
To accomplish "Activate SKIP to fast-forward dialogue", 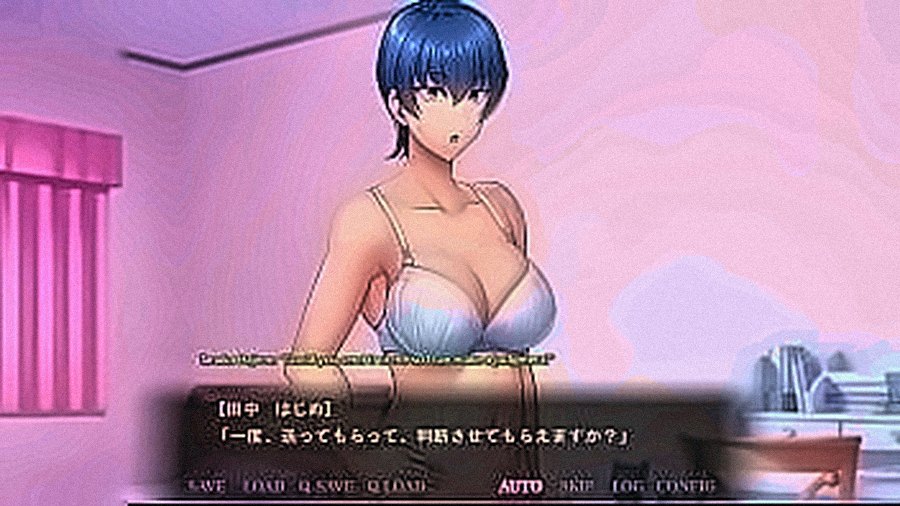I will tap(578, 486).
